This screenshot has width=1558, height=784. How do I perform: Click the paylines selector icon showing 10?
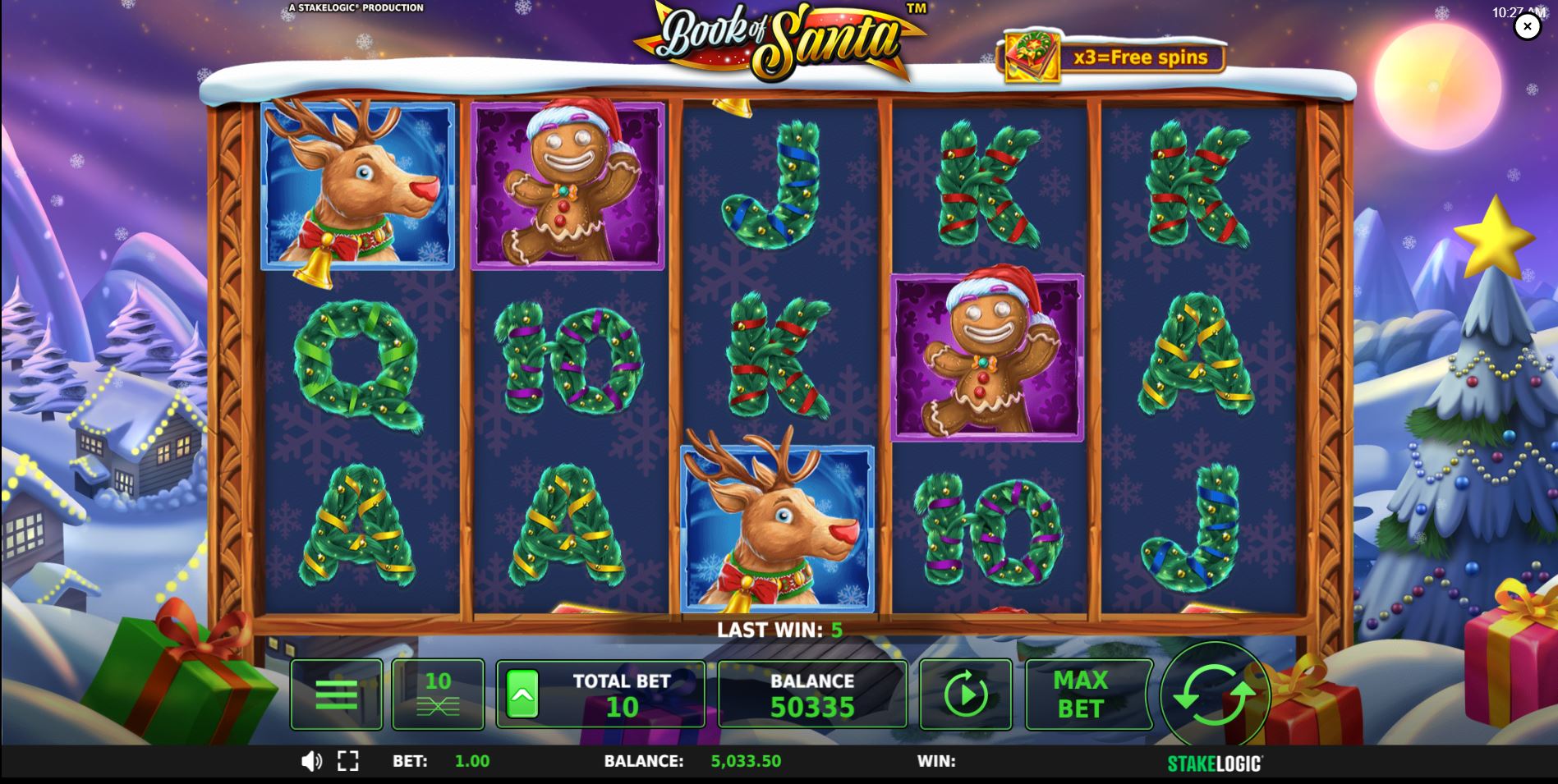tap(438, 694)
